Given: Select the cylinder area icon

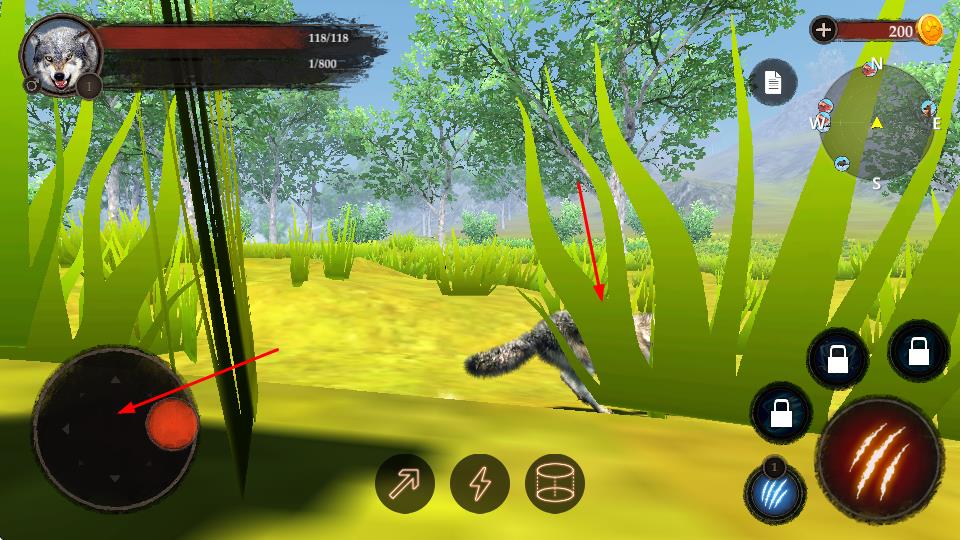Looking at the screenshot, I should pyautogui.click(x=555, y=484).
